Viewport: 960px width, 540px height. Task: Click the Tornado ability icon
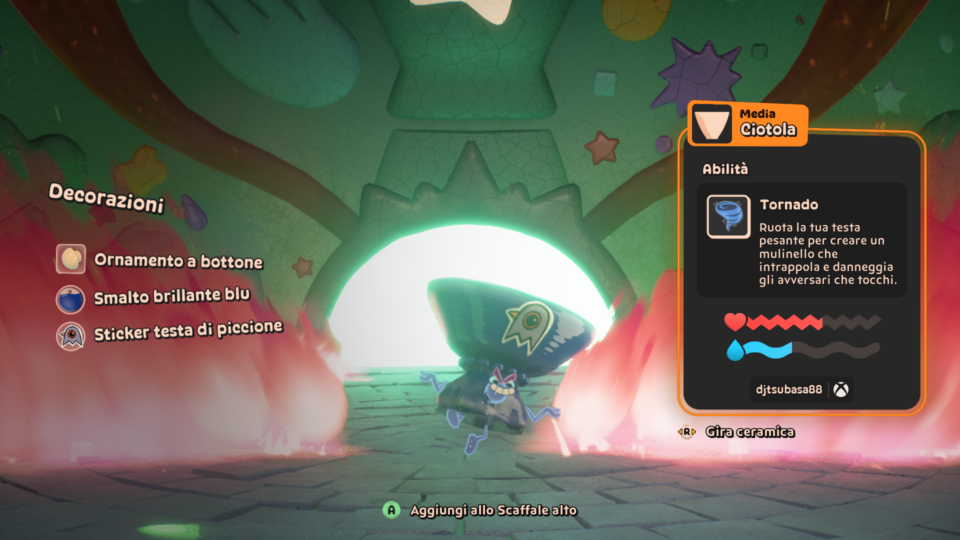(728, 216)
